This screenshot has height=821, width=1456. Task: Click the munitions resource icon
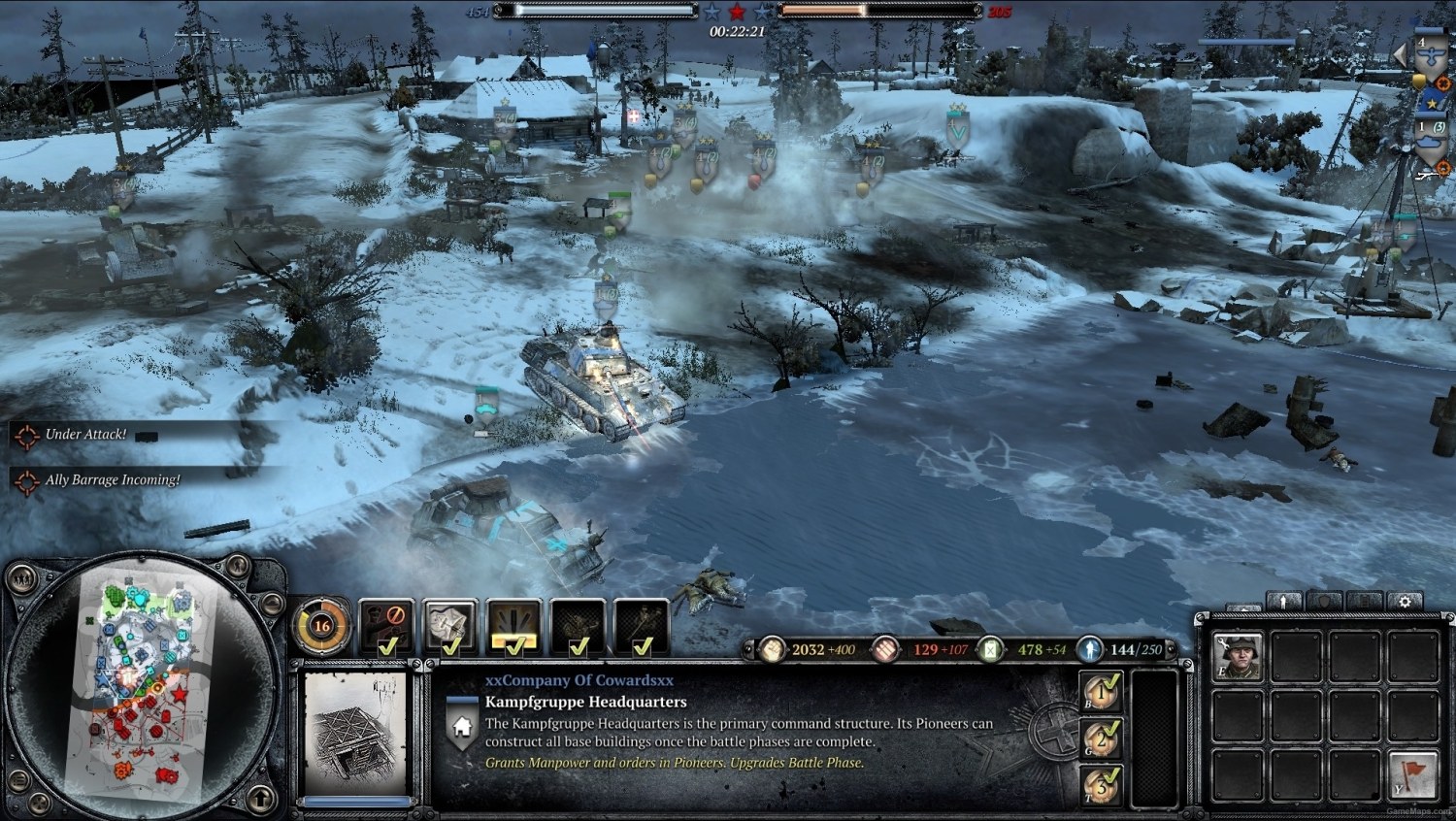point(884,648)
